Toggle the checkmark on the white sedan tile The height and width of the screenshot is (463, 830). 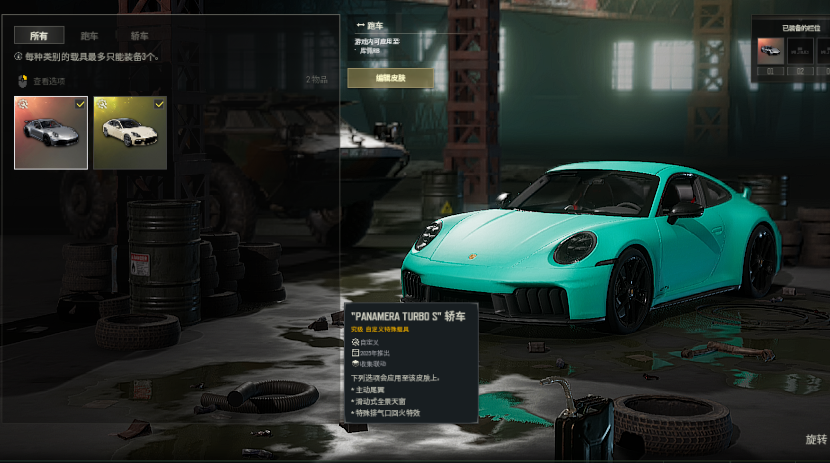click(x=159, y=103)
